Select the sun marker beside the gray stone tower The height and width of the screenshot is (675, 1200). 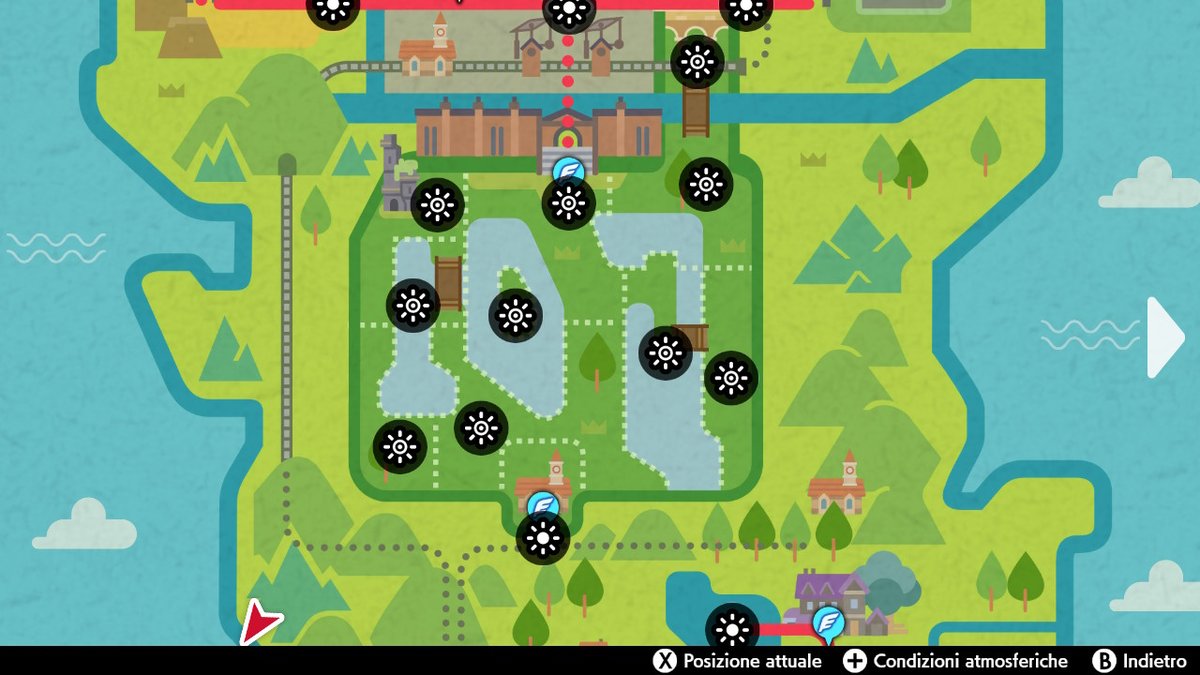click(x=437, y=205)
